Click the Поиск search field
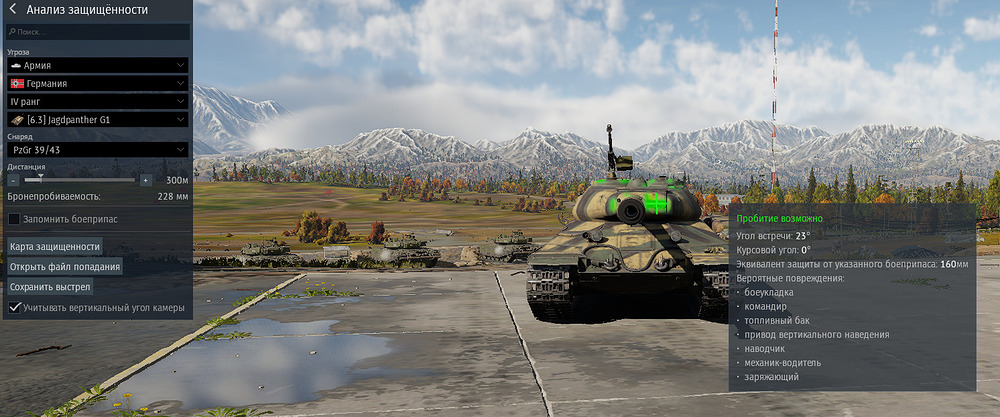This screenshot has width=1000, height=417. click(x=98, y=32)
